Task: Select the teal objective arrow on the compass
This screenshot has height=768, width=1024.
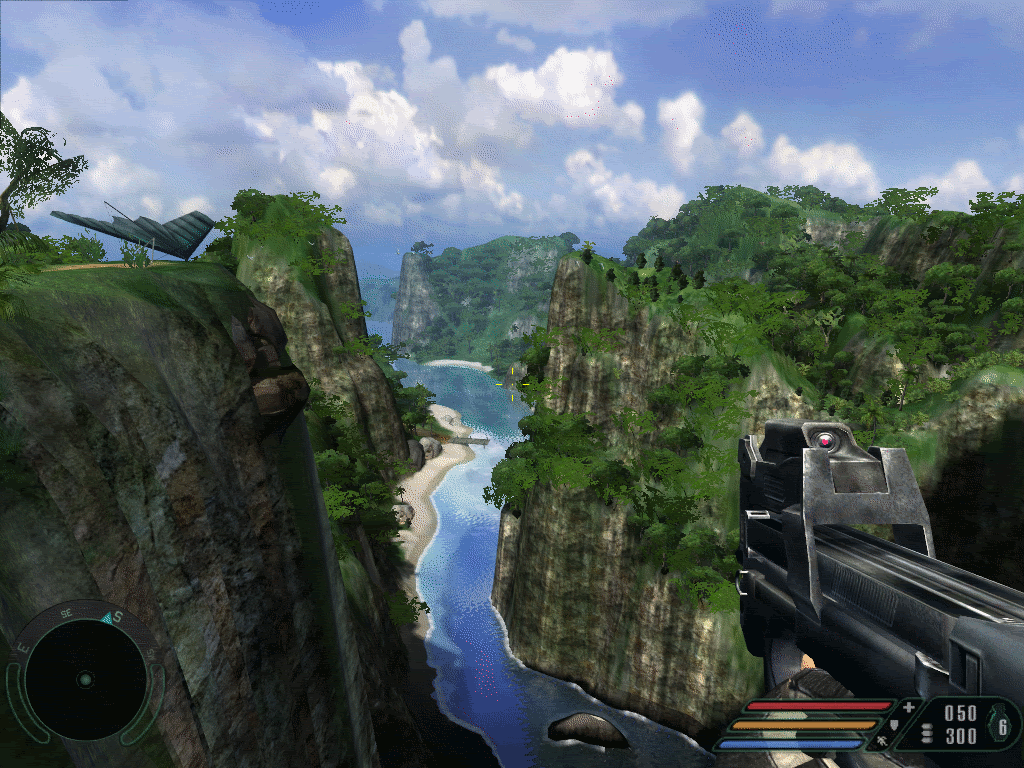Action: 107,617
